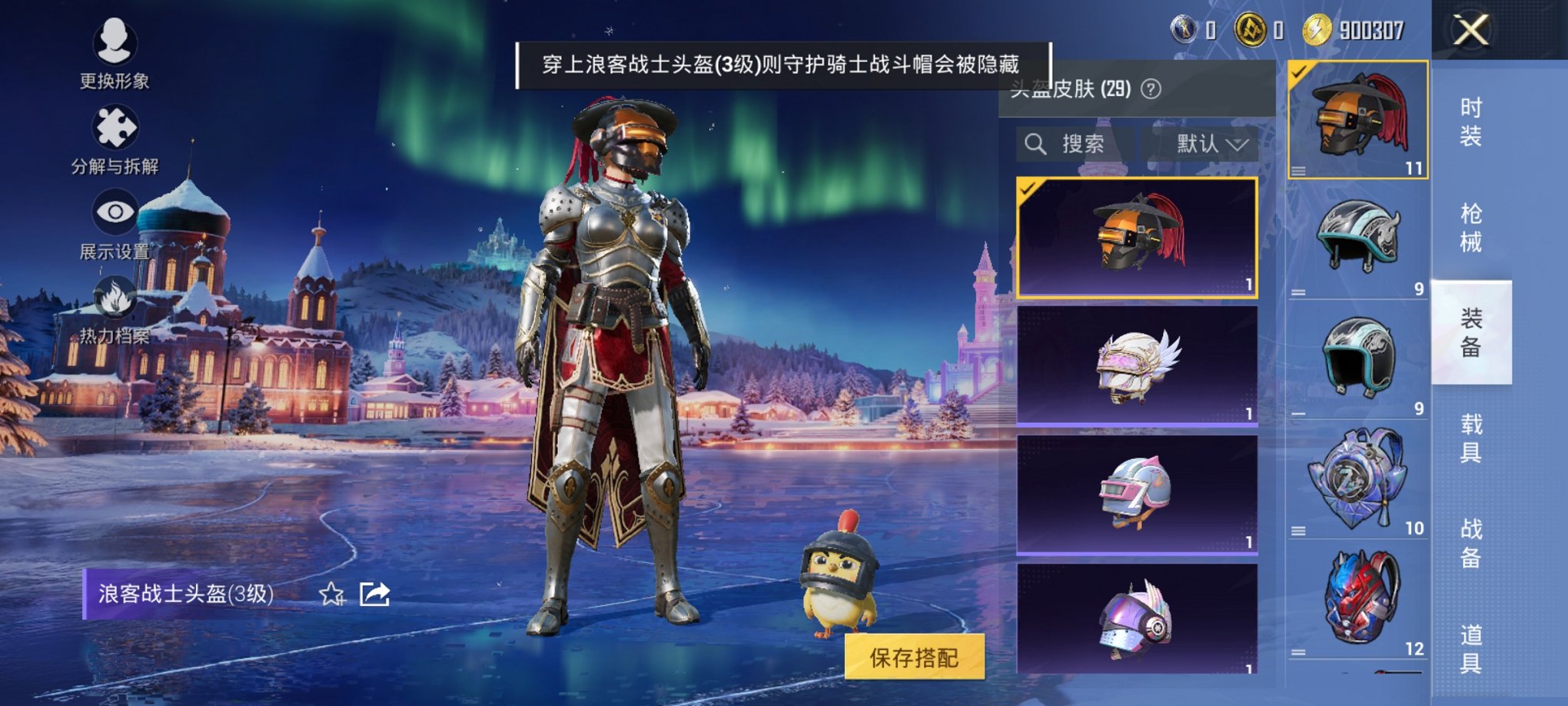Click the search magnifier icon
This screenshot has height=706, width=1568.
coord(1037,145)
